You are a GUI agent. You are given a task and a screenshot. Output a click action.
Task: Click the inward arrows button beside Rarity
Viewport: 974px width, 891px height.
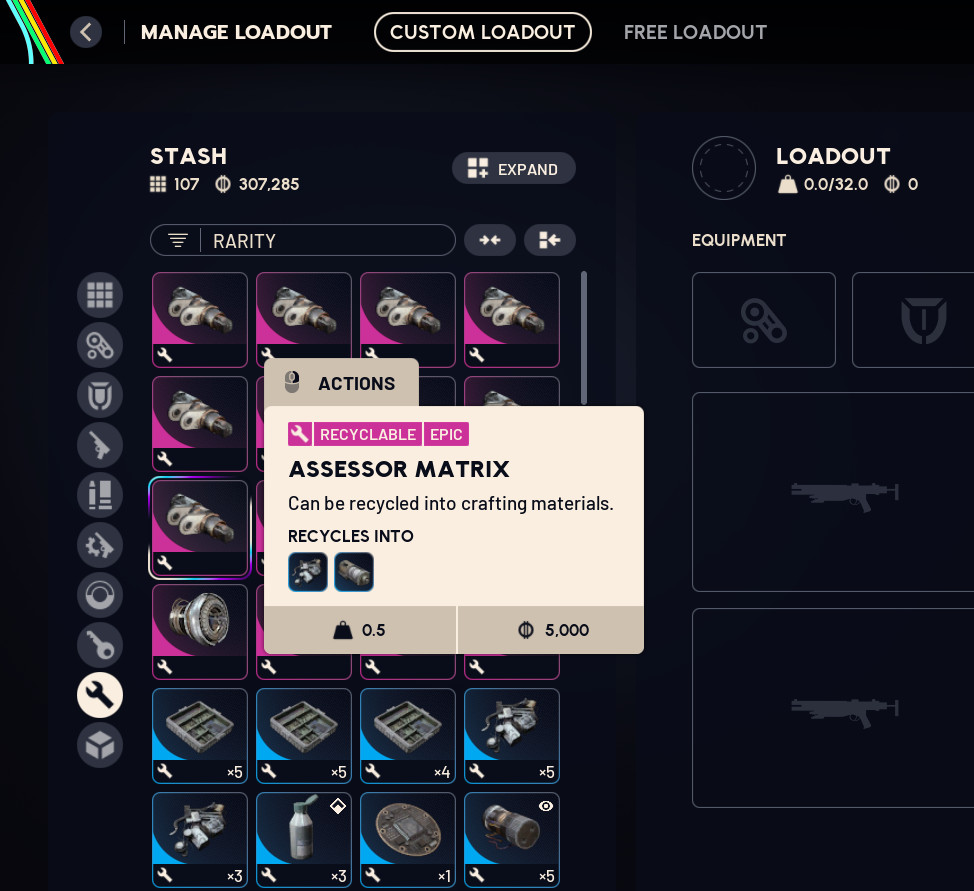(x=490, y=240)
